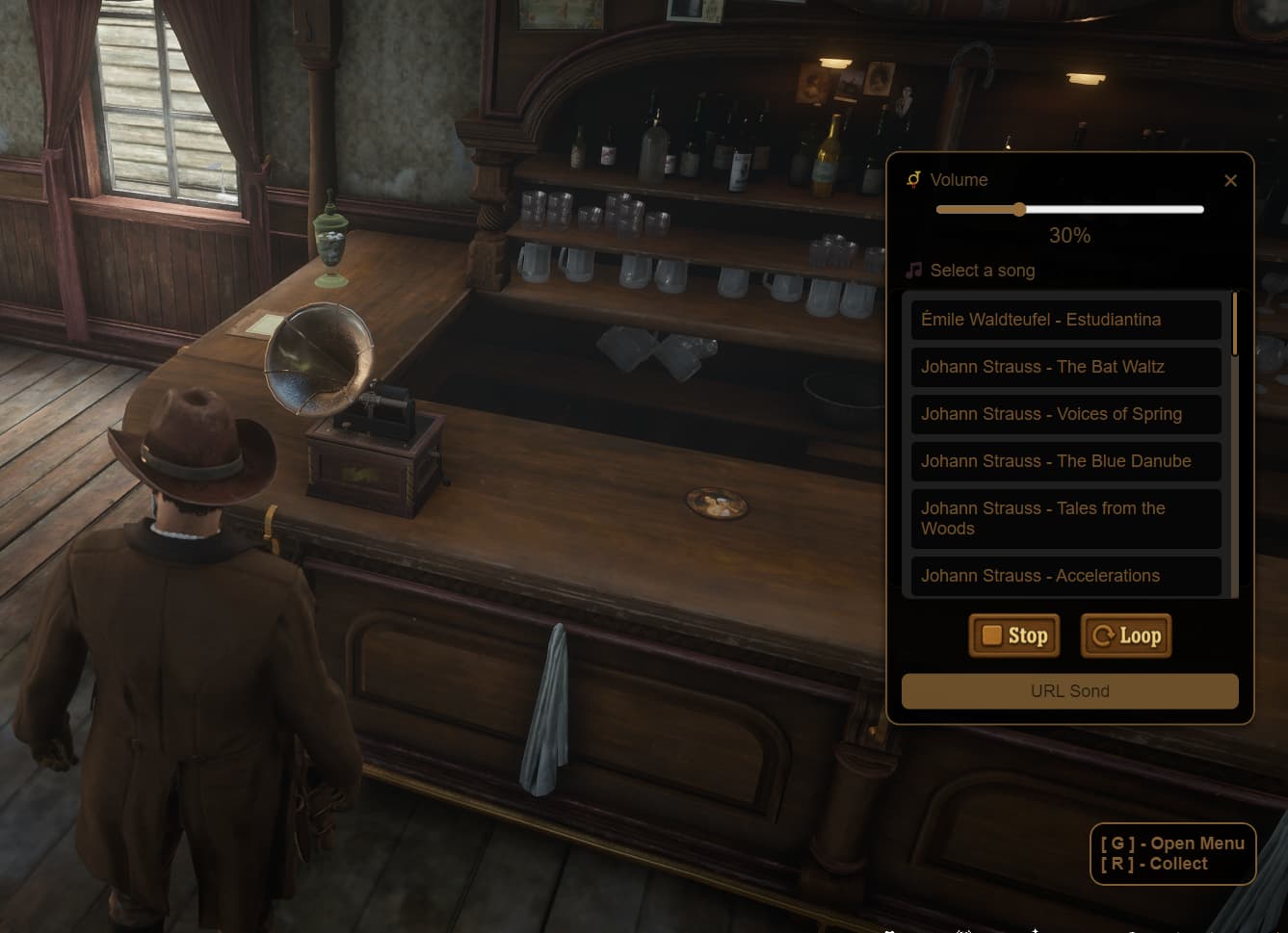Play Johann Strauss - The Blue Danube
This screenshot has height=933, width=1288.
1065,461
